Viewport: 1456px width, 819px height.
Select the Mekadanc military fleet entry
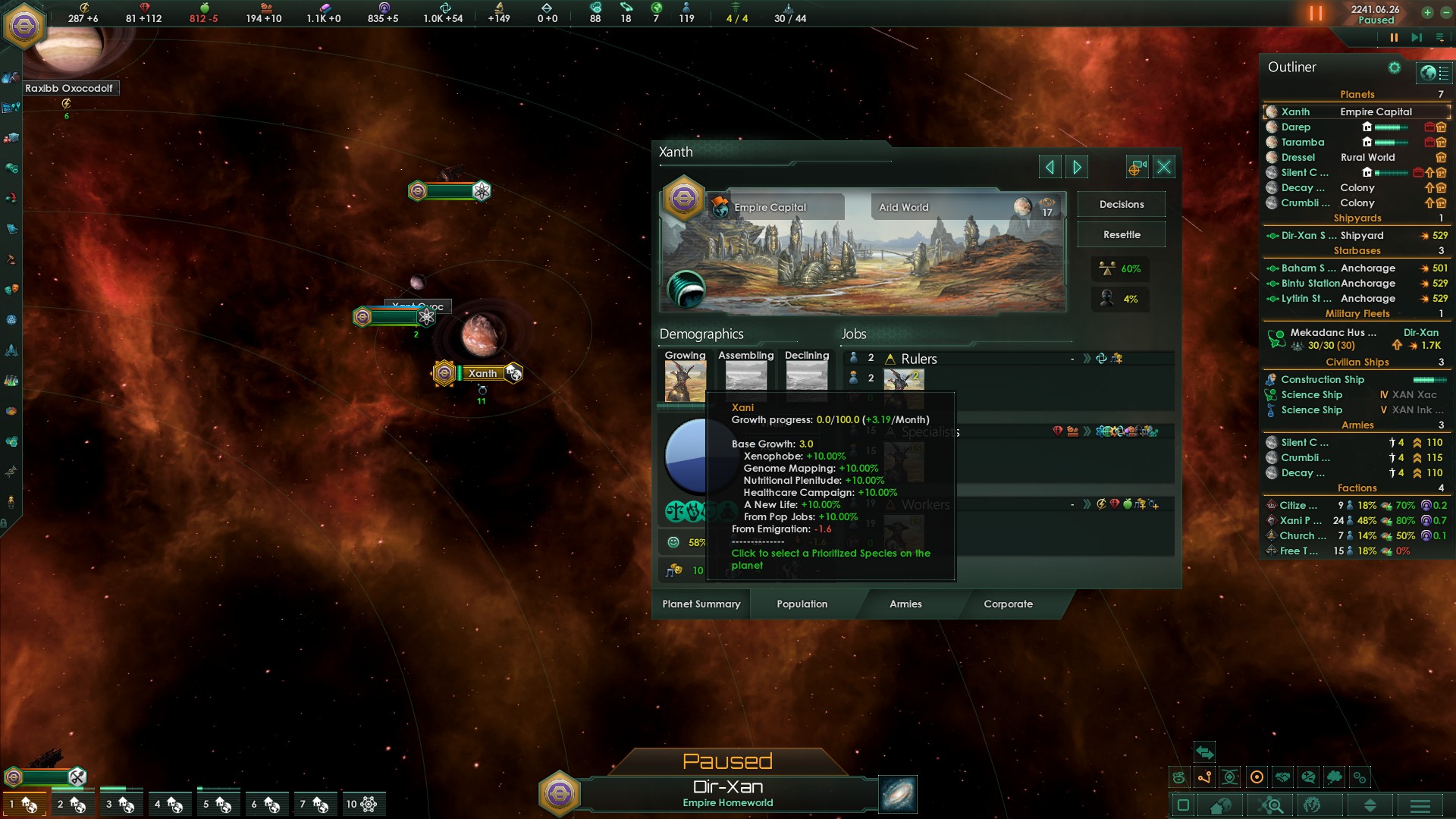[1332, 333]
